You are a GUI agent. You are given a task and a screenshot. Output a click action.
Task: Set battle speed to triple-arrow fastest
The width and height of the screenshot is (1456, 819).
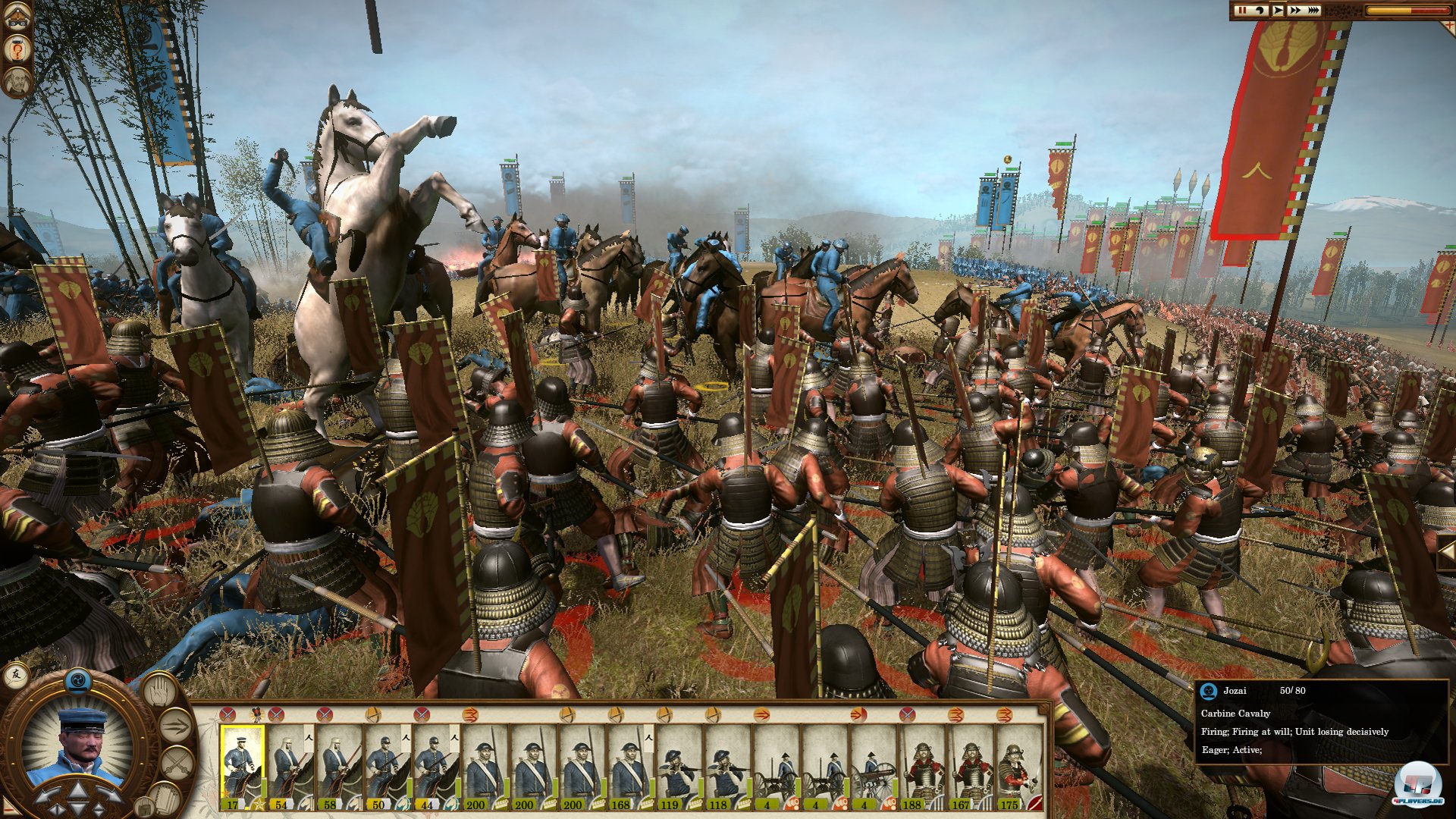tap(1313, 10)
